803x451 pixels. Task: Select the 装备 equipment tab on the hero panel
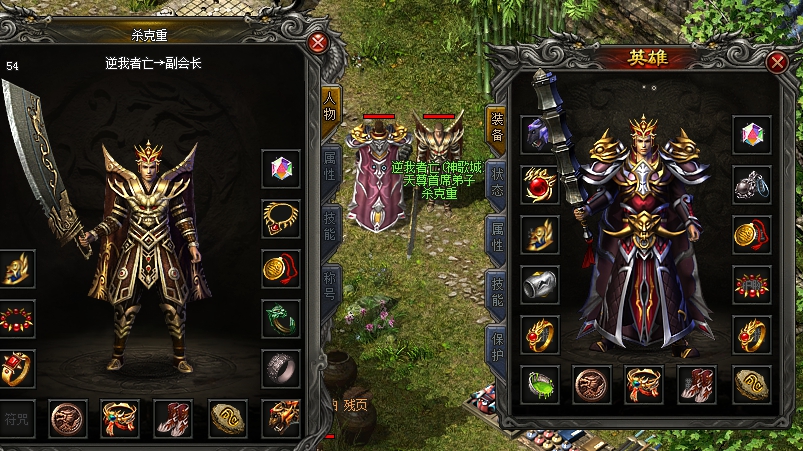[495, 125]
